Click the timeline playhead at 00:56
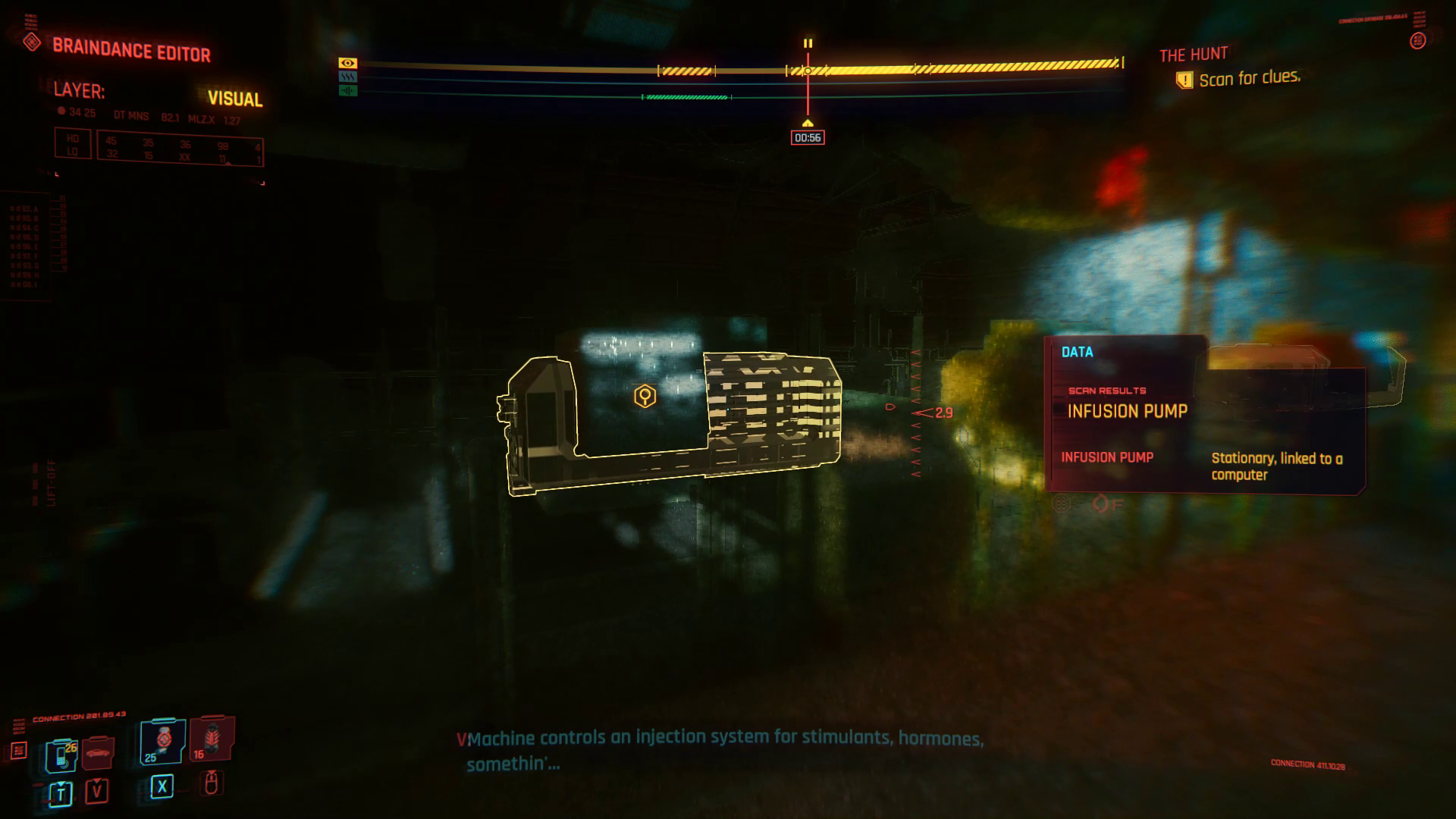1456x819 pixels. pyautogui.click(x=808, y=138)
